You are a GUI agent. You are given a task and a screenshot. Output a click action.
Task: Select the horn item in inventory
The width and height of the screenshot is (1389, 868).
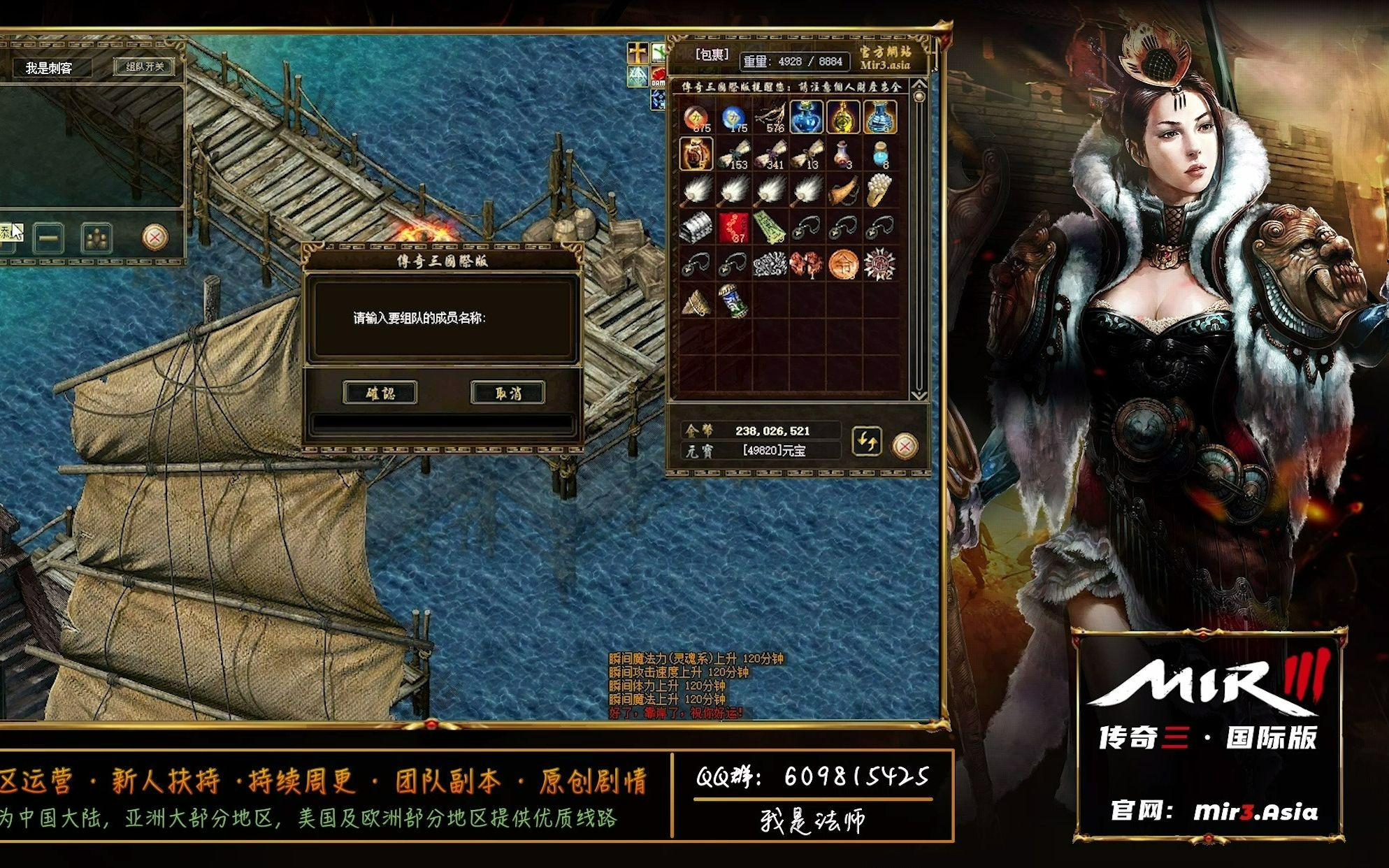(843, 191)
